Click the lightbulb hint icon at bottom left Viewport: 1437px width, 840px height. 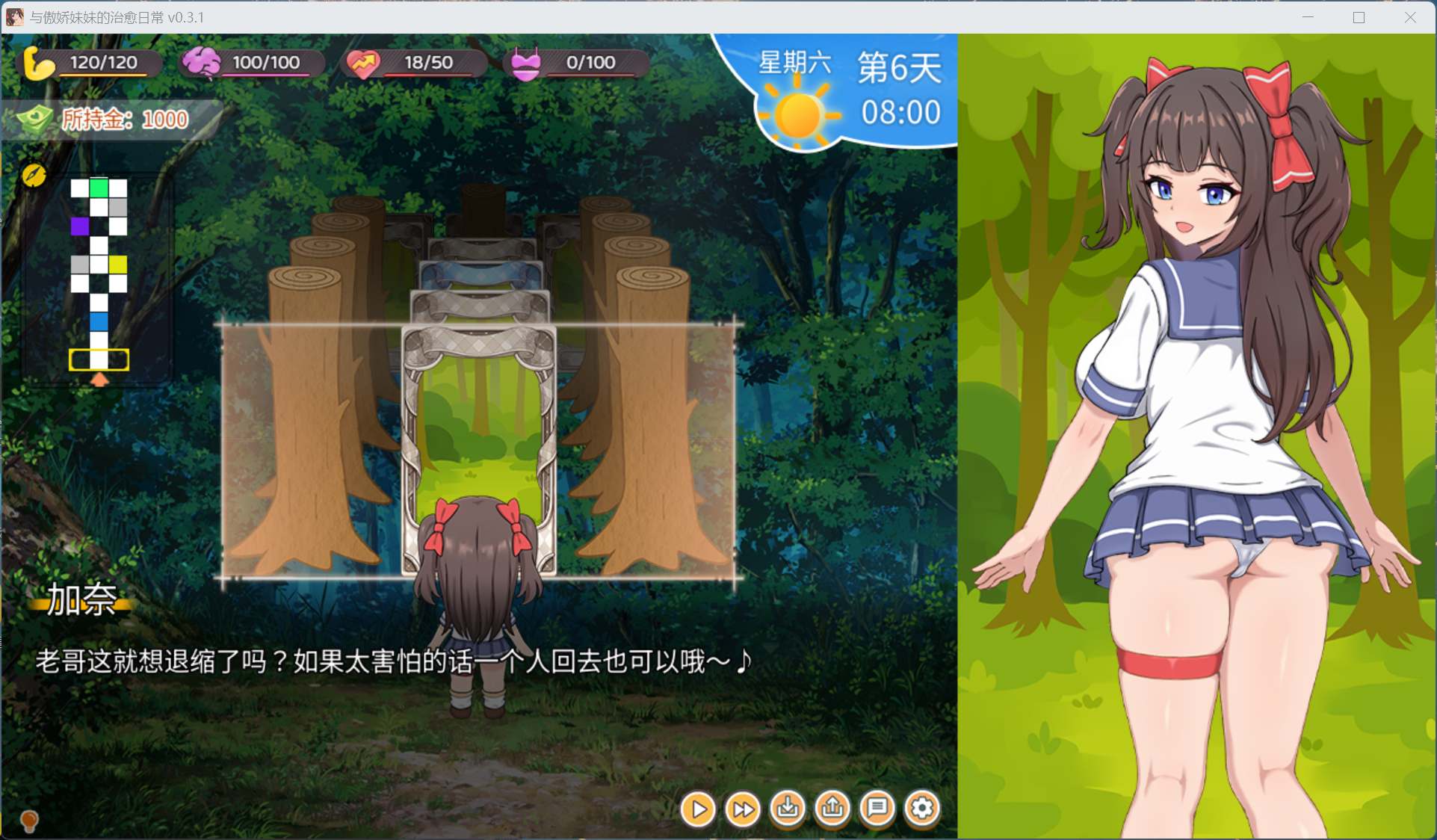[x=28, y=822]
